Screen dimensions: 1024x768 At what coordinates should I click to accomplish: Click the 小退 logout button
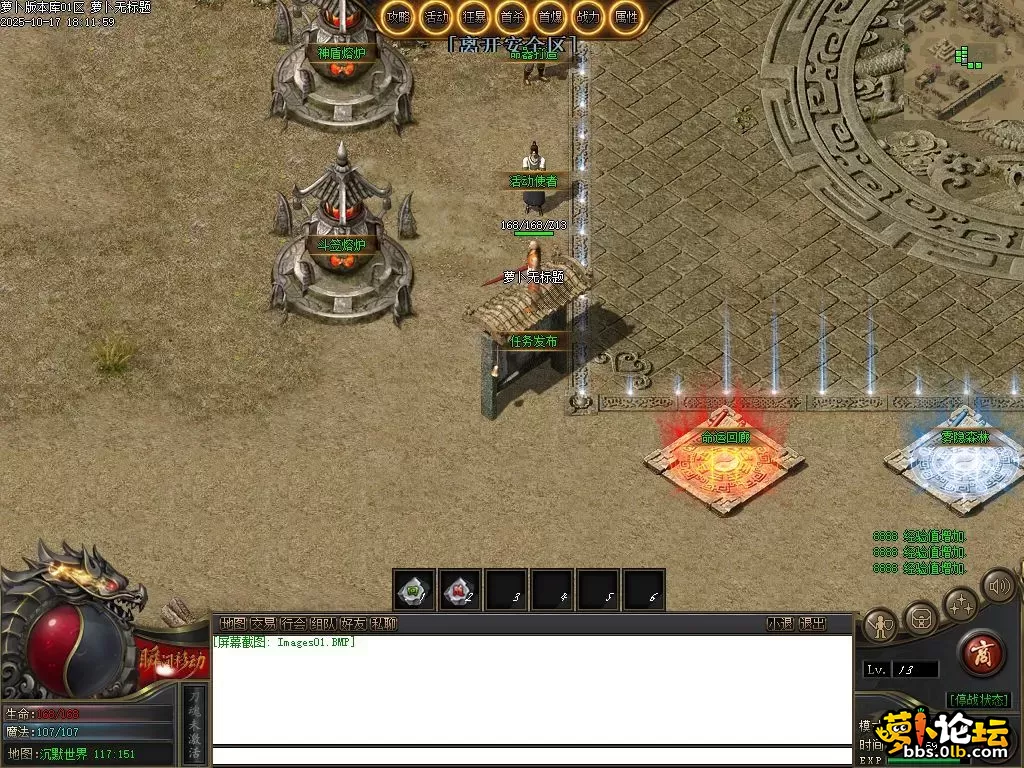click(780, 624)
